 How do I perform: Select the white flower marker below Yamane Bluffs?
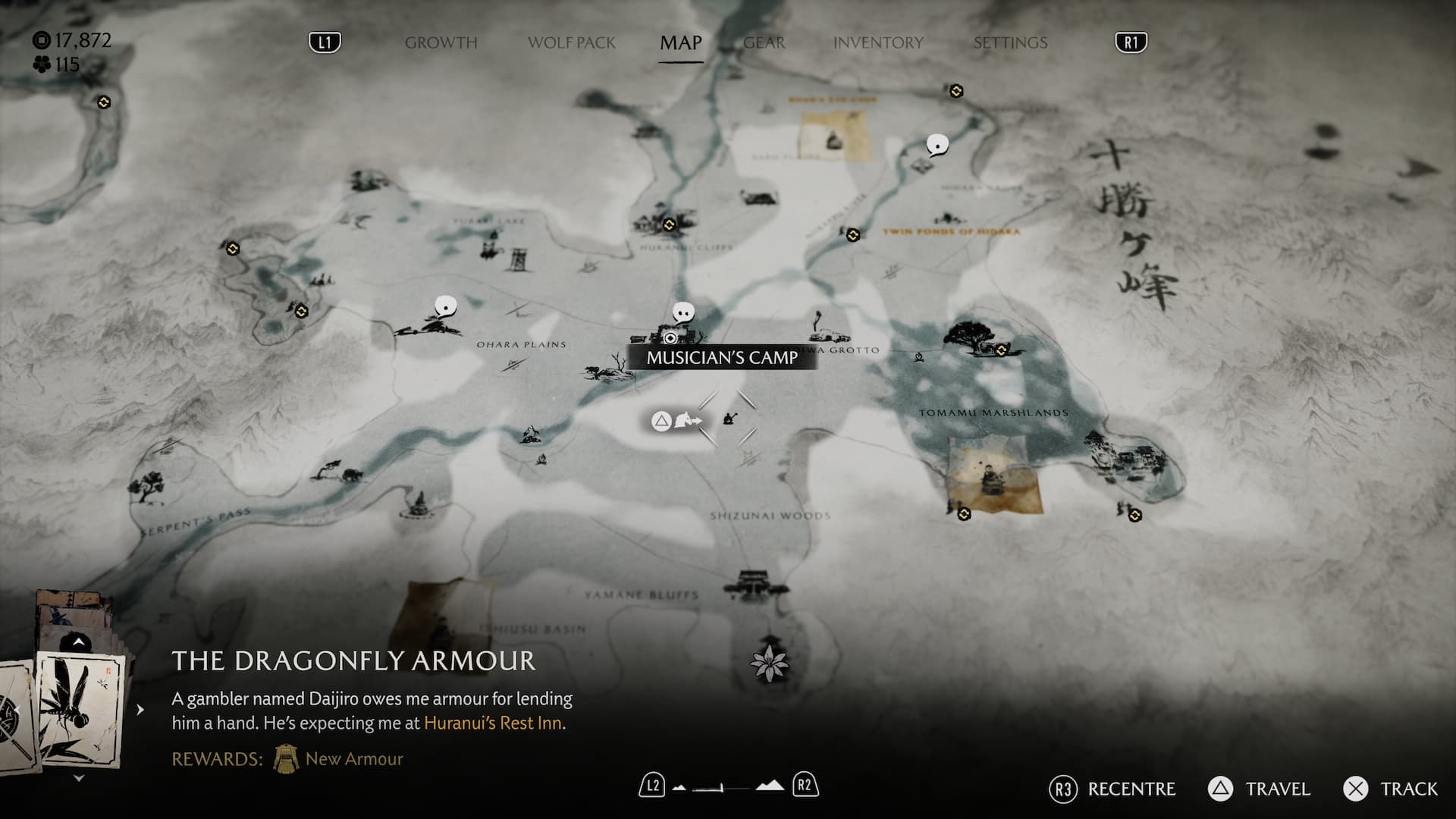(769, 663)
